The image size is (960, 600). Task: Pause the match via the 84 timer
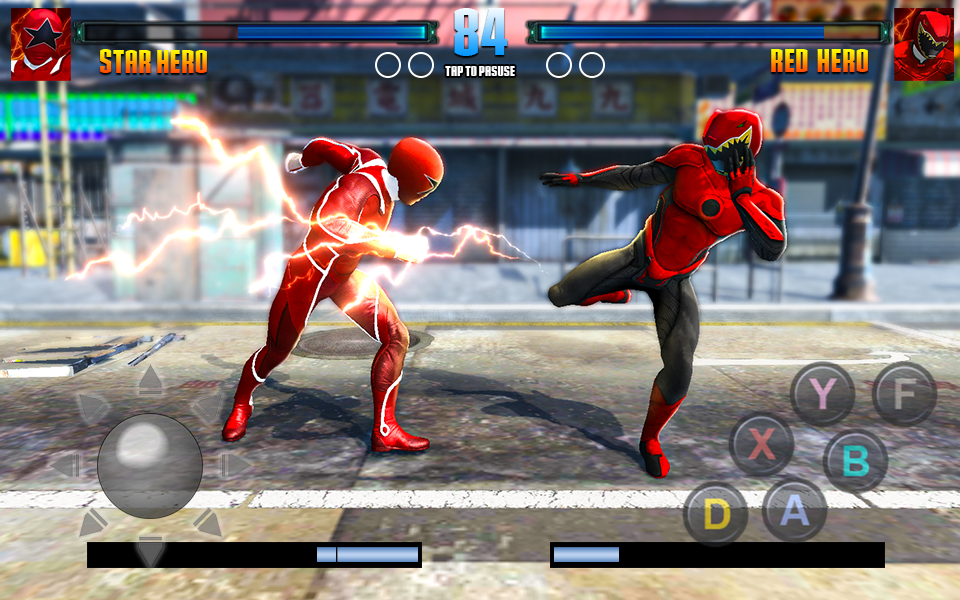480,36
